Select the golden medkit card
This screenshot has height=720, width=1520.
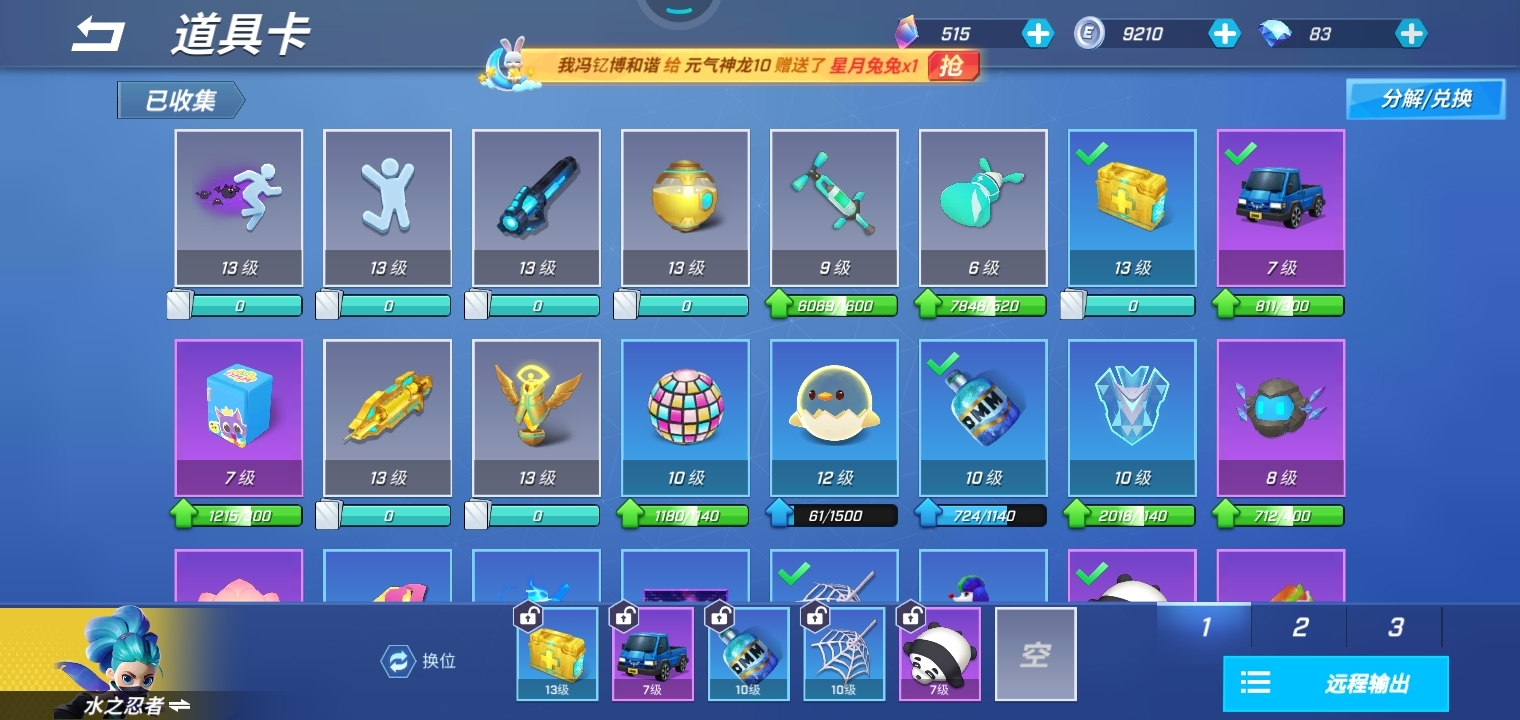(x=1132, y=207)
